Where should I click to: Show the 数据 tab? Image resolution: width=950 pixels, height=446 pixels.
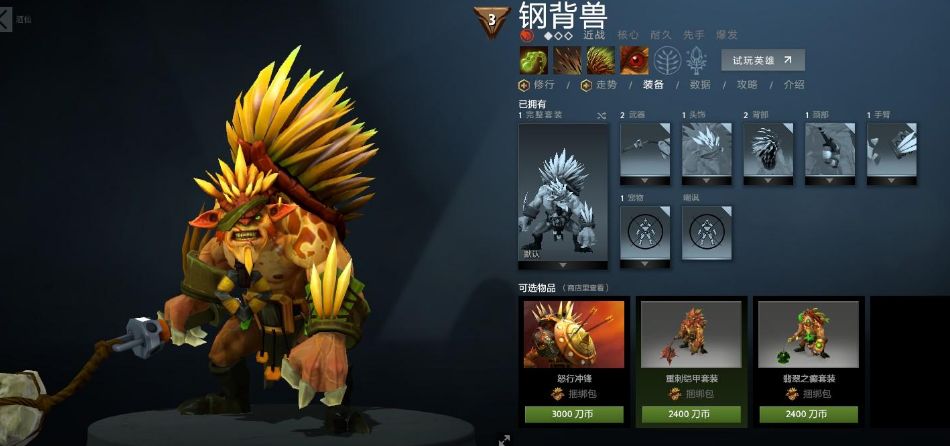pyautogui.click(x=700, y=85)
